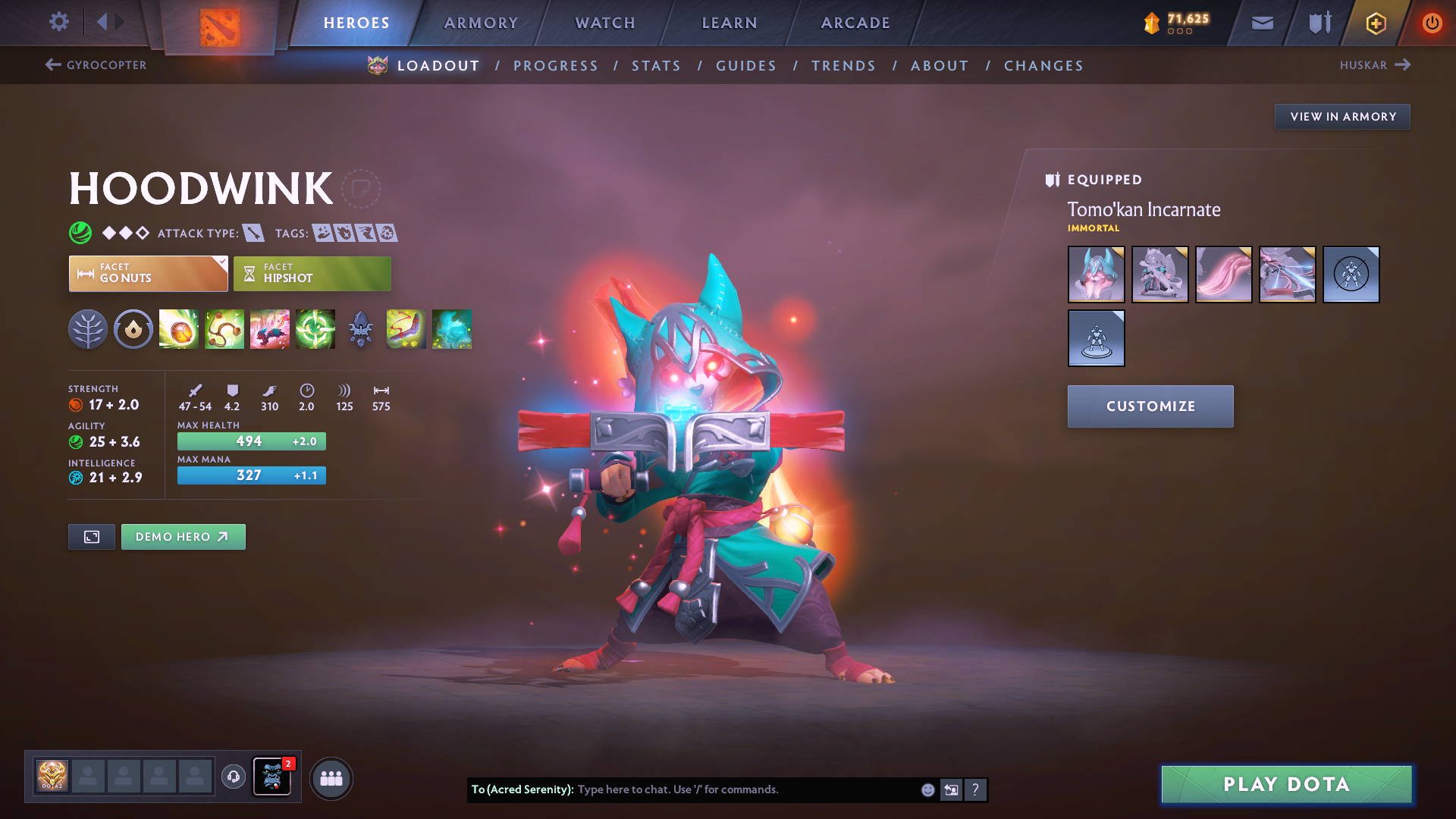Go to the Learn tab
Viewport: 1456px width, 819px height.
tap(730, 23)
